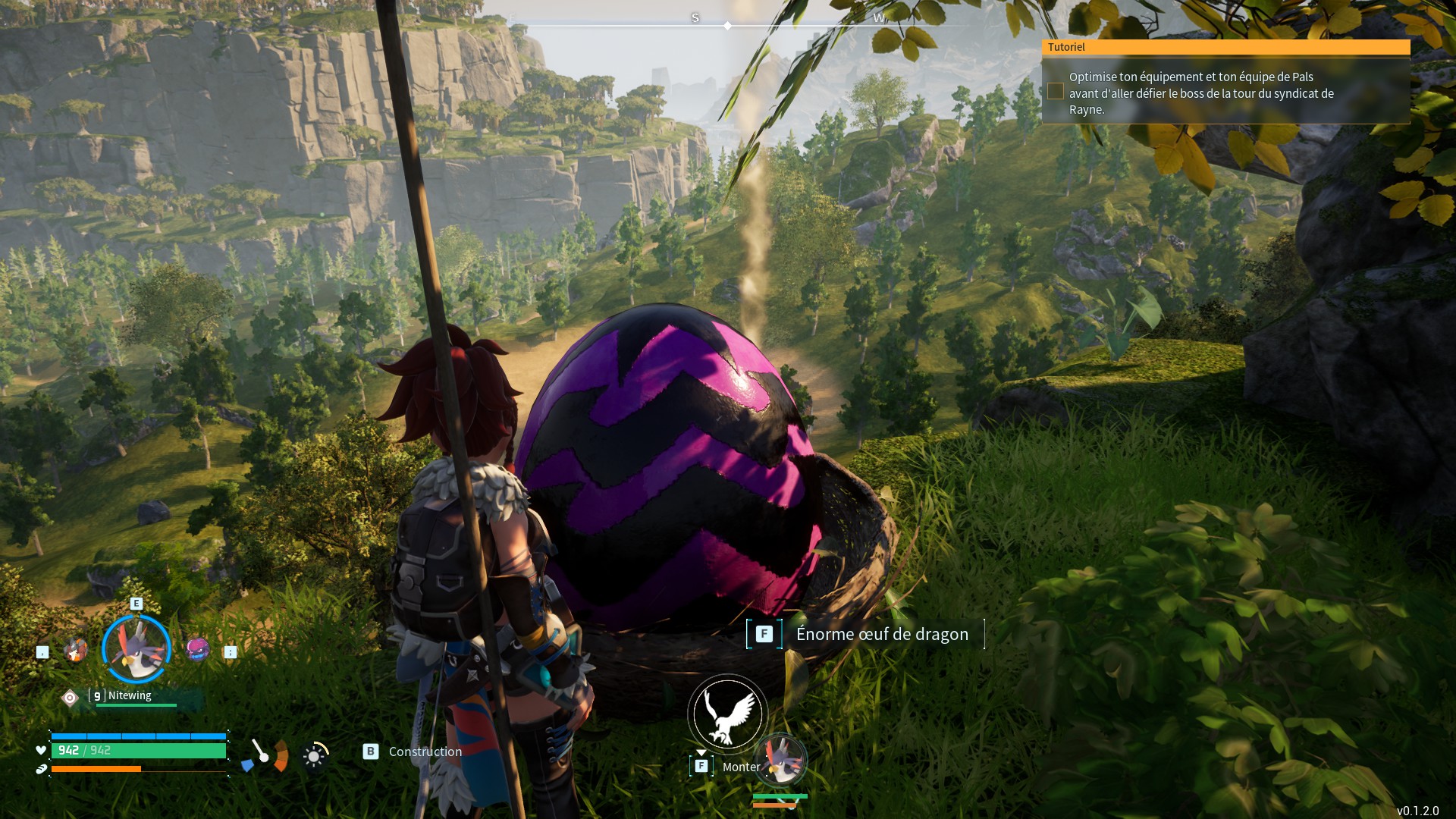Tick the Tutoriel objective checkbox
Viewport: 1456px width, 819px height.
click(x=1055, y=92)
